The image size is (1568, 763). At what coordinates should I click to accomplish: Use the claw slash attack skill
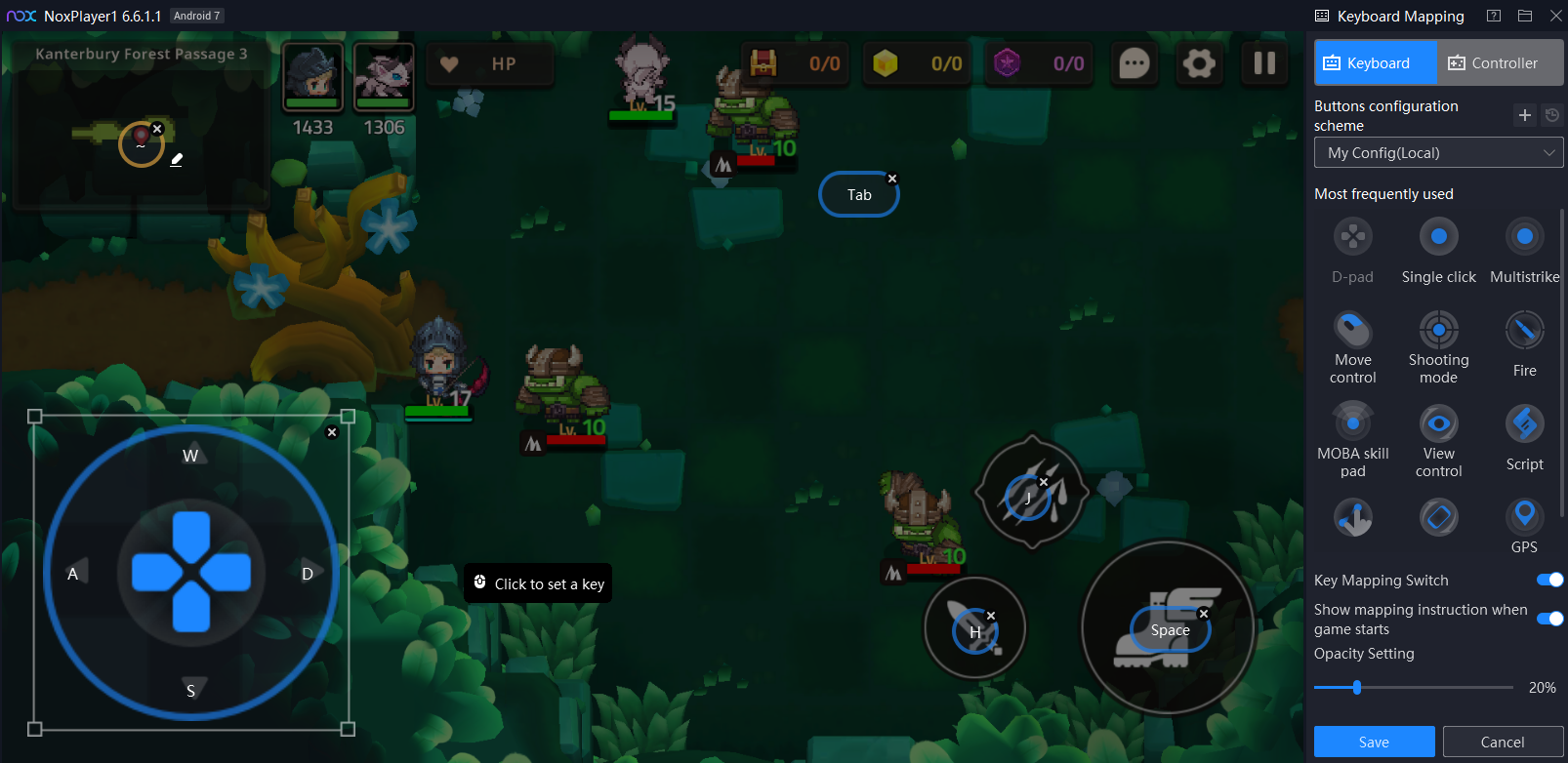[1031, 491]
